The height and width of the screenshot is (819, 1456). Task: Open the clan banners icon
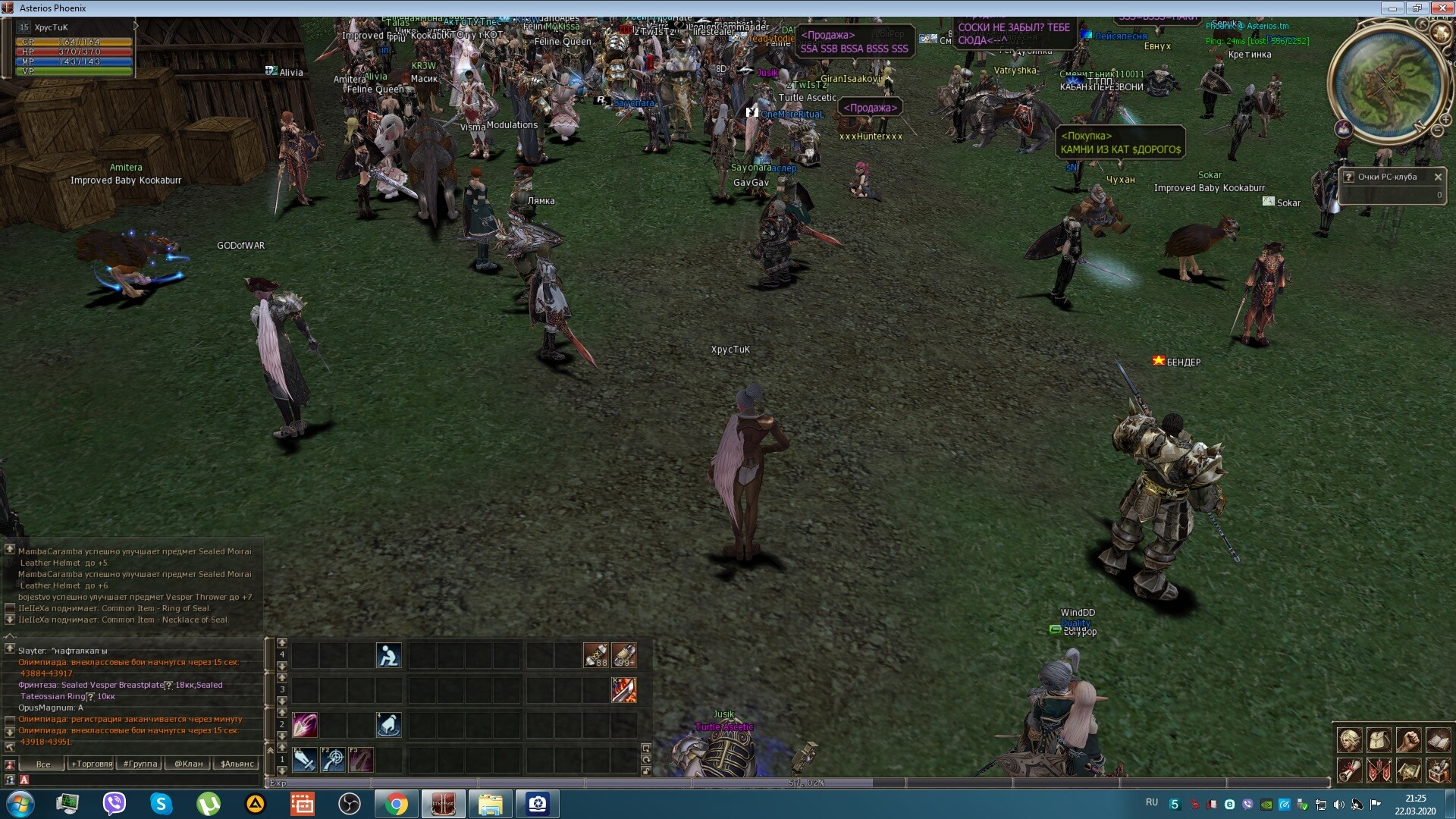(x=1379, y=770)
